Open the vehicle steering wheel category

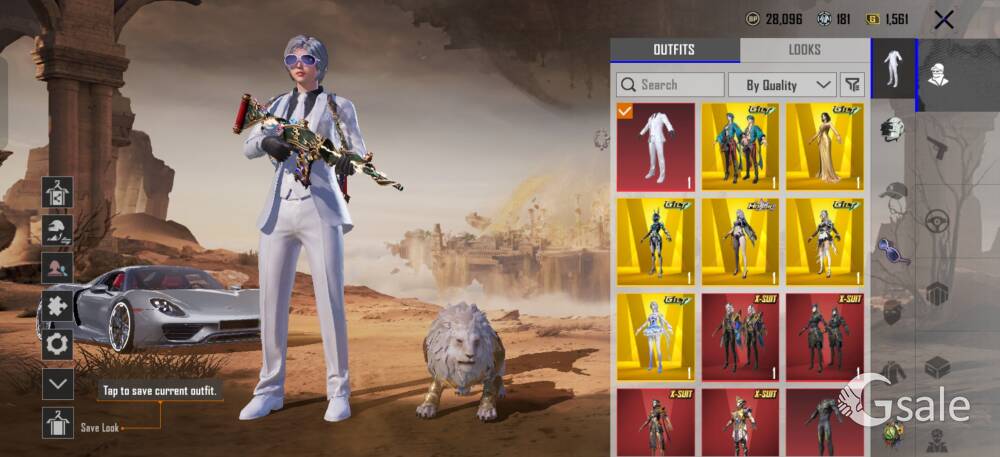click(x=937, y=221)
